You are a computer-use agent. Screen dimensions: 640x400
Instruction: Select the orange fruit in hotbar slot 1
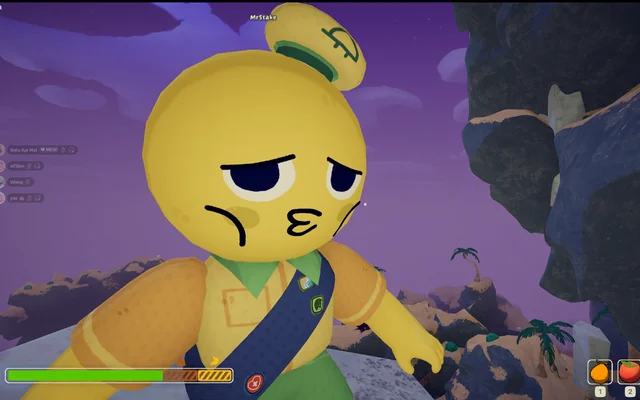(x=600, y=371)
